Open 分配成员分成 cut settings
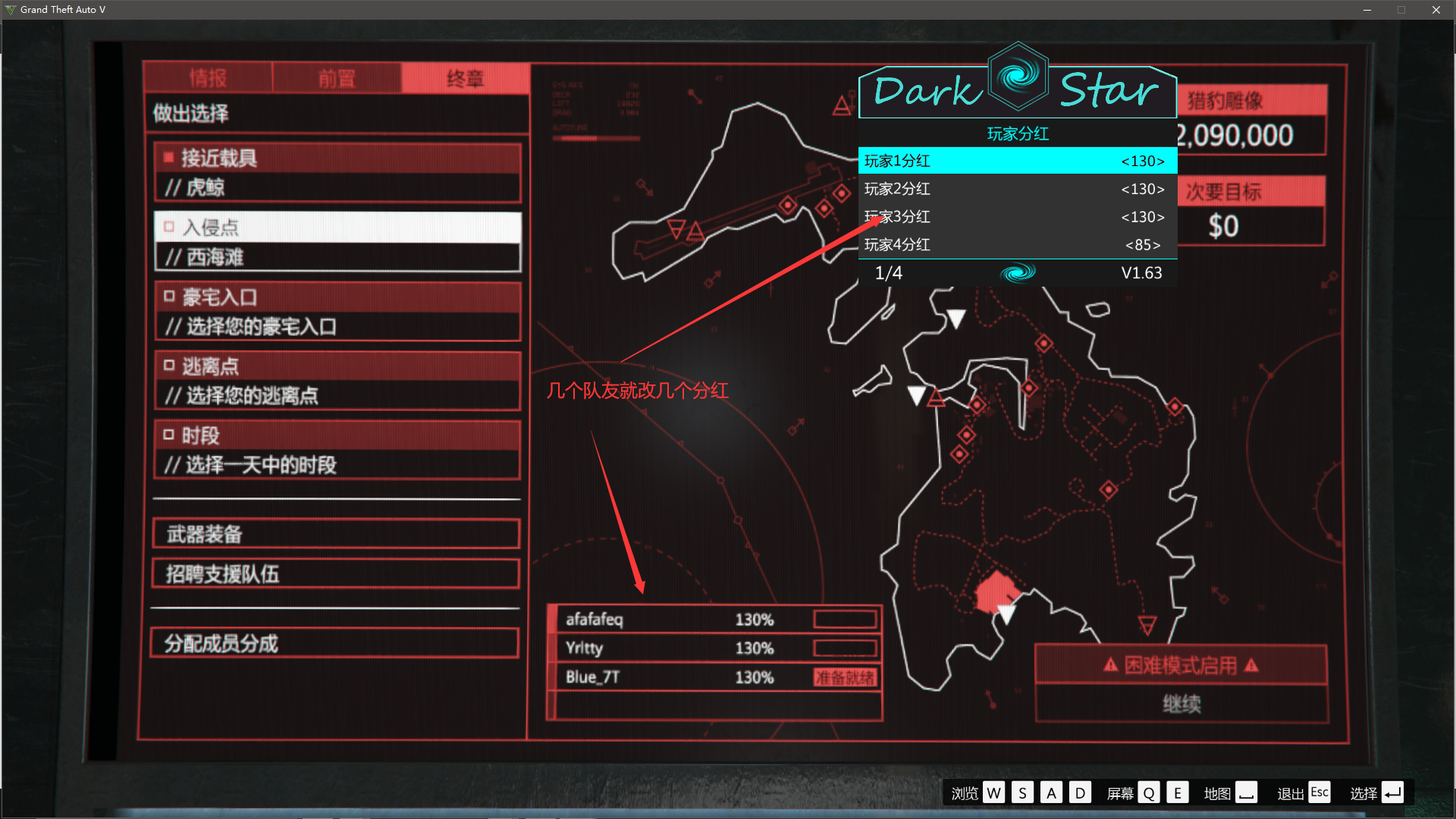The image size is (1456, 819). pyautogui.click(x=334, y=644)
